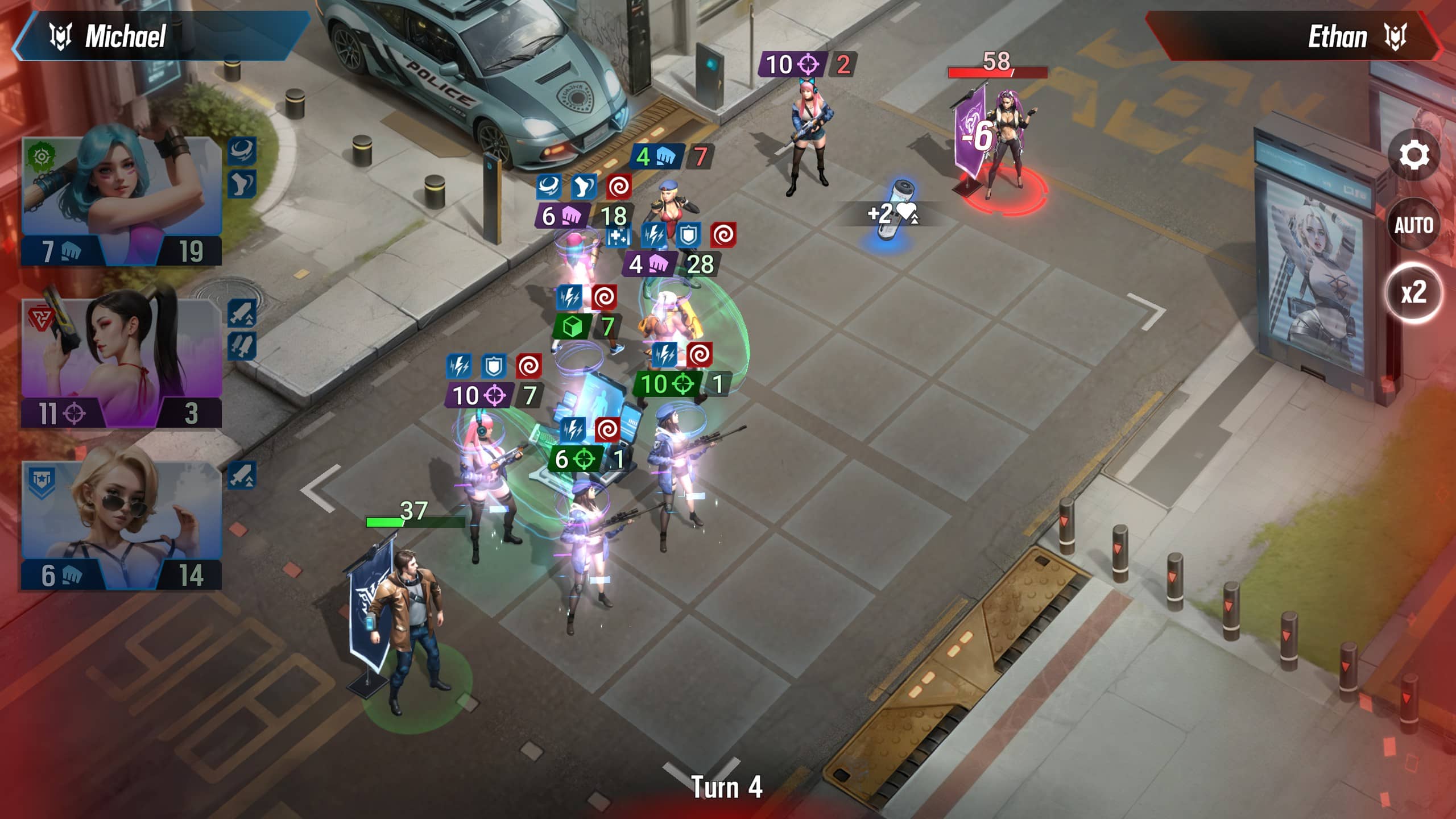This screenshot has height=819, width=1456.
Task: Toggle the AUTO battle button
Action: [1413, 225]
